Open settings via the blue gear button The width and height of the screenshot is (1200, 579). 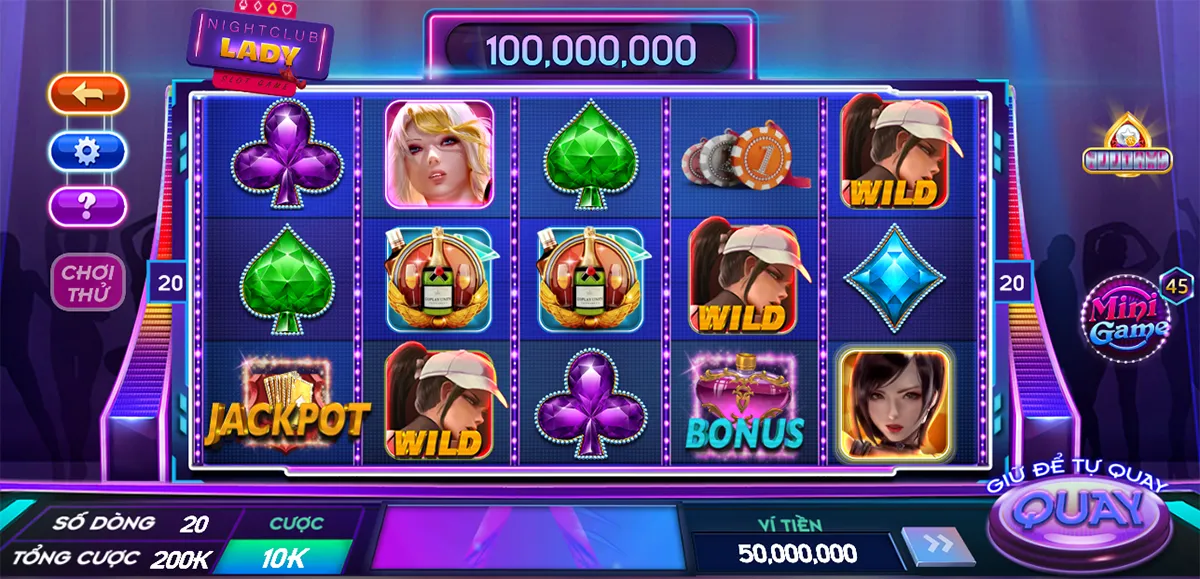(x=88, y=151)
